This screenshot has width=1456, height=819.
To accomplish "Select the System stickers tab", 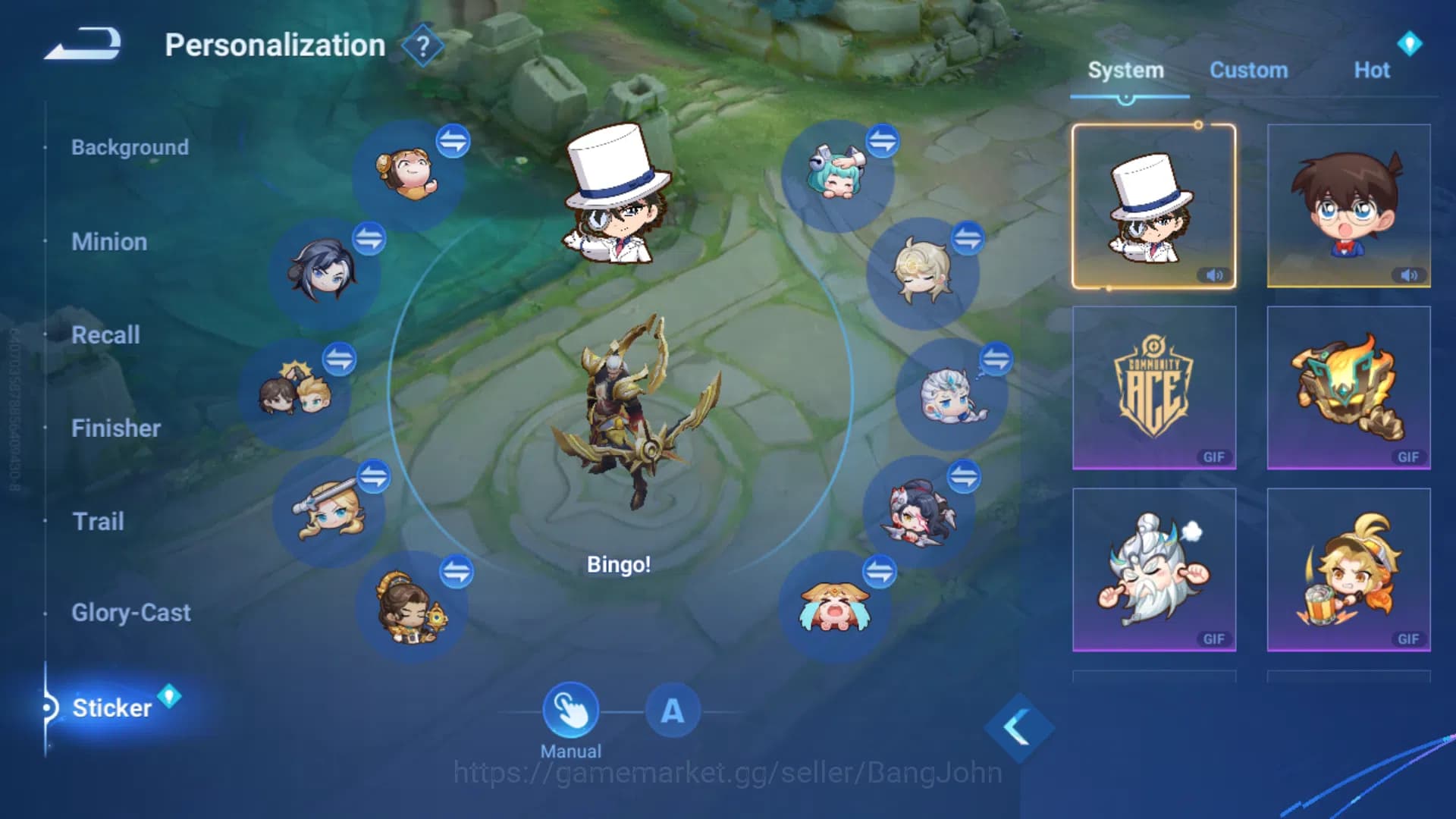I will point(1125,71).
